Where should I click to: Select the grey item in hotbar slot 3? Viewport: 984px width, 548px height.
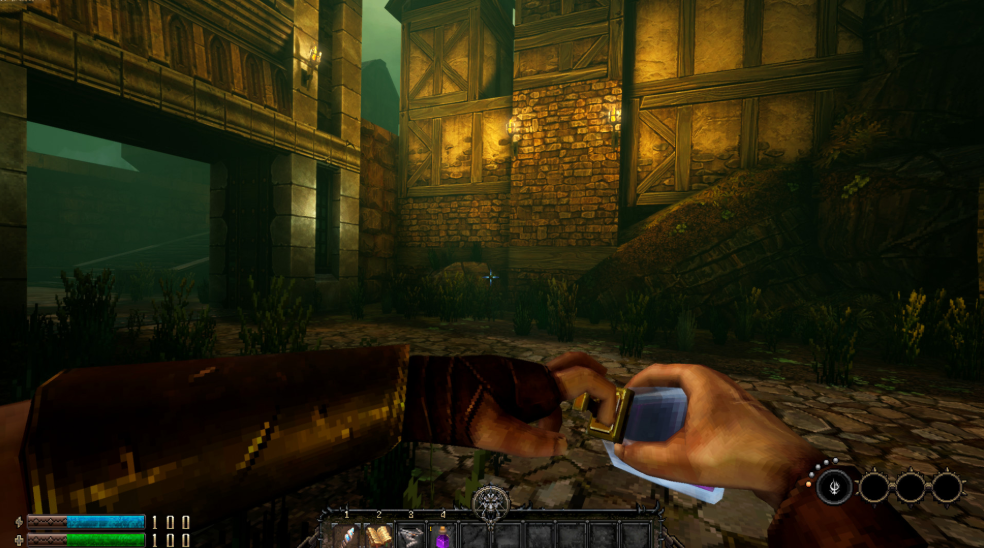point(411,535)
